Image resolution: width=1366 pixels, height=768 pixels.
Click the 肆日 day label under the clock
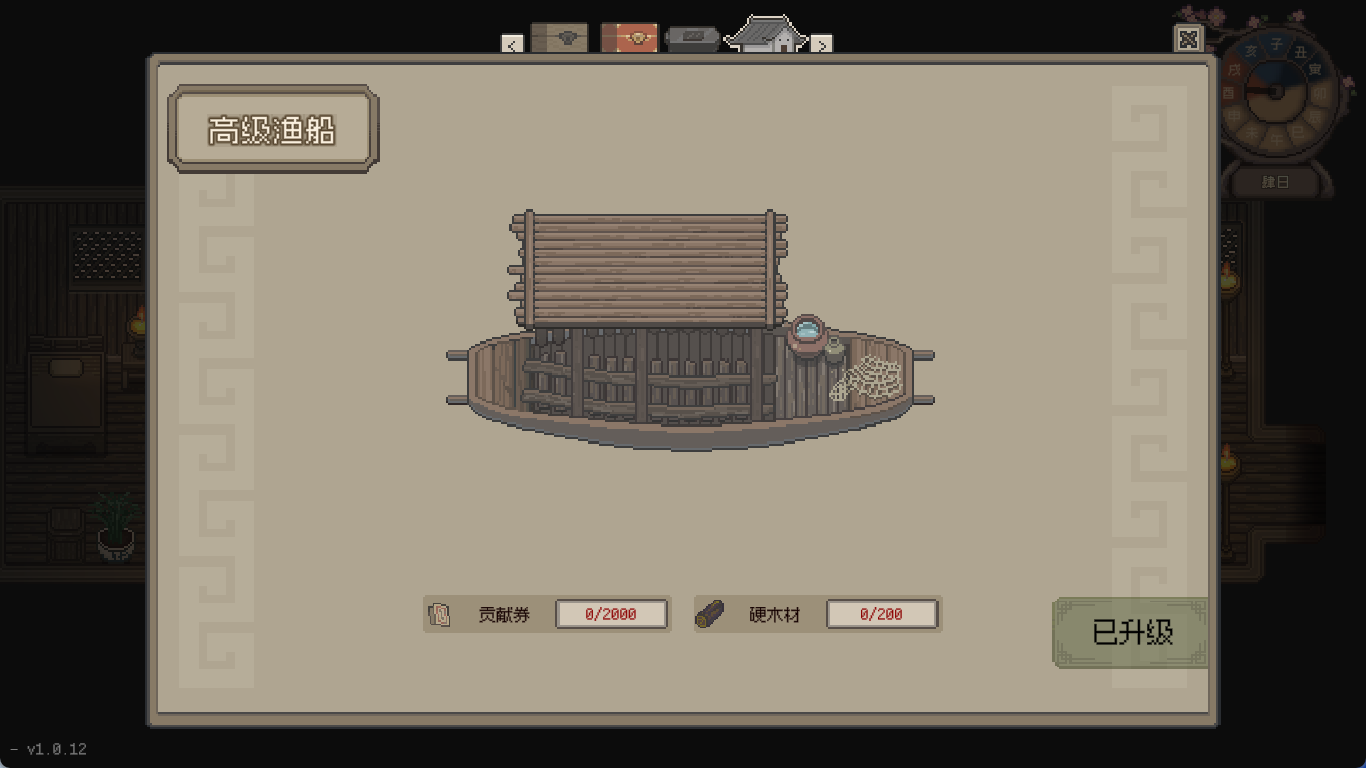coord(1273,181)
